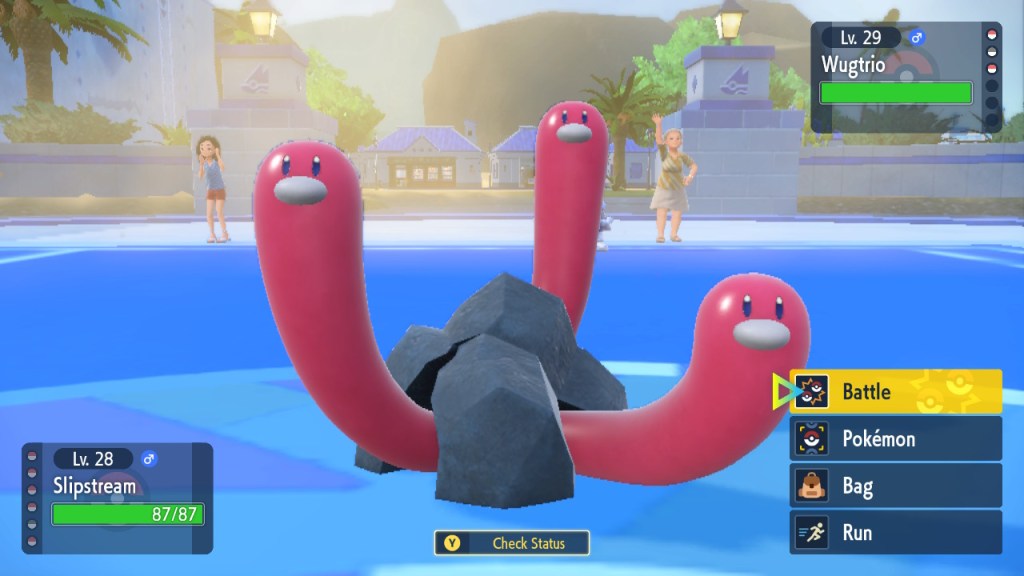
Task: Open the Pokémon party menu
Action: click(x=895, y=438)
